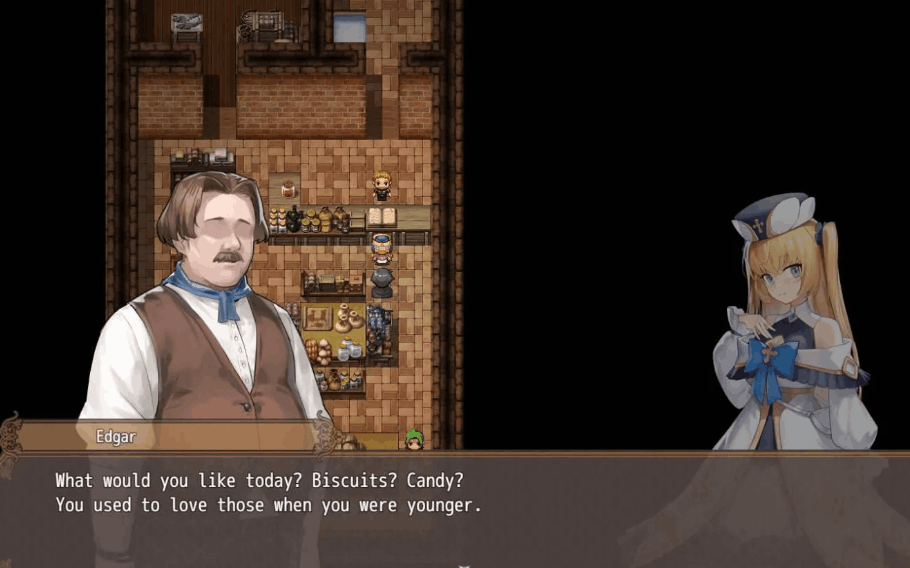The image size is (910, 568).
Task: Click the continue arrow below the dialogue text
Action: [463, 564]
